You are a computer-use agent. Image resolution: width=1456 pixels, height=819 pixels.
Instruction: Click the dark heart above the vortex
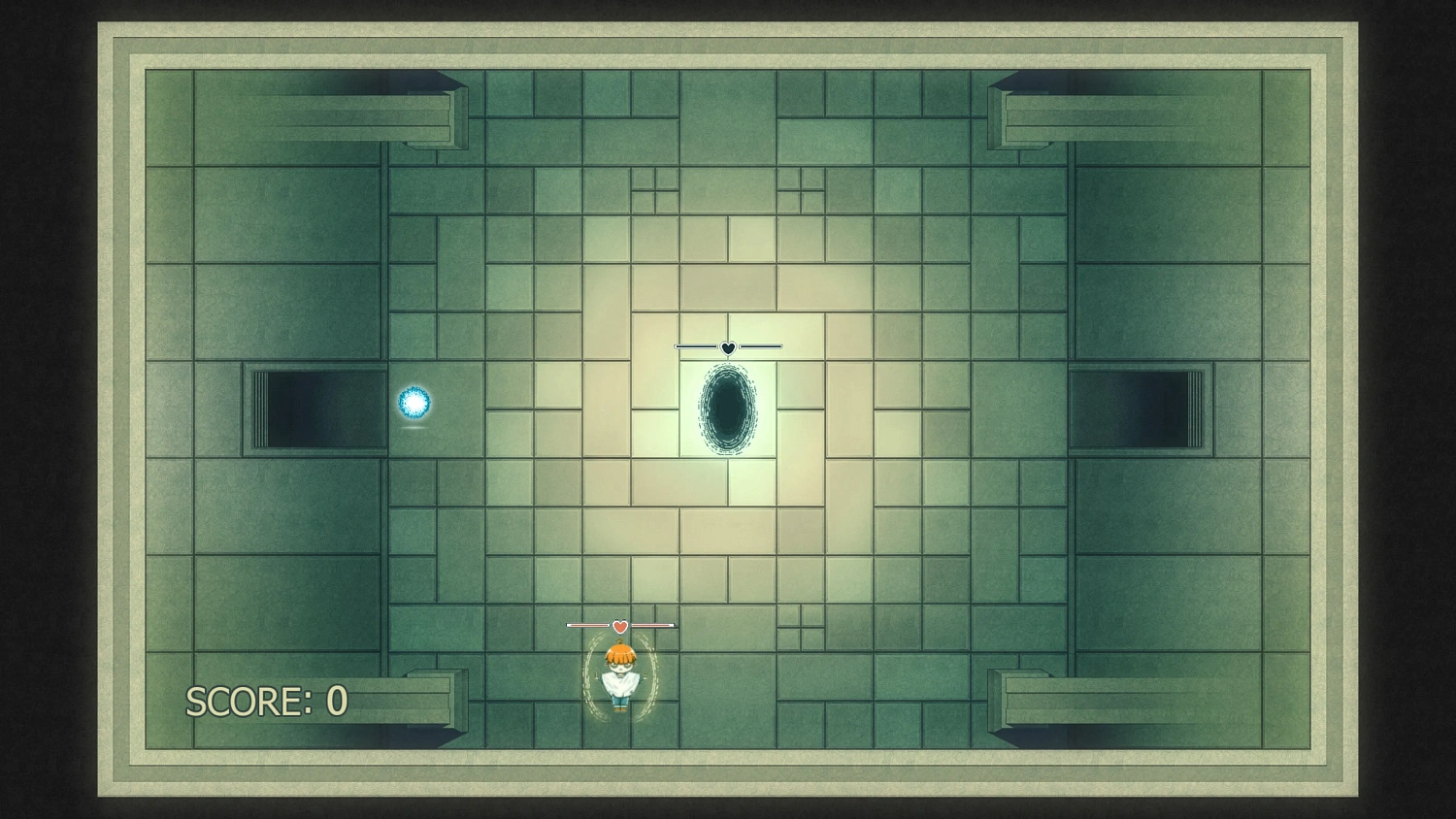[728, 345]
